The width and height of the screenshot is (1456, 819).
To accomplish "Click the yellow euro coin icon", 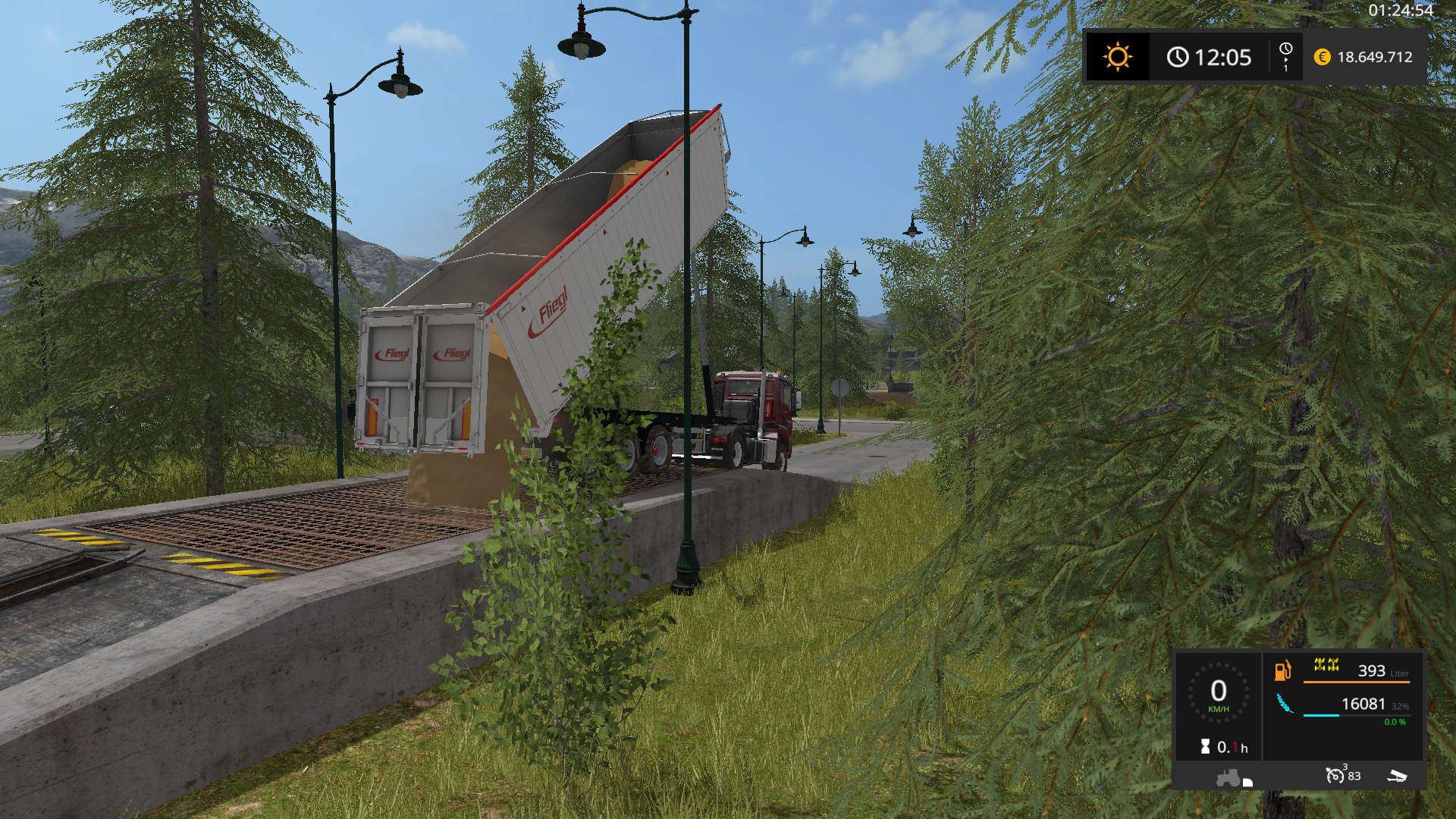I will 1322,58.
